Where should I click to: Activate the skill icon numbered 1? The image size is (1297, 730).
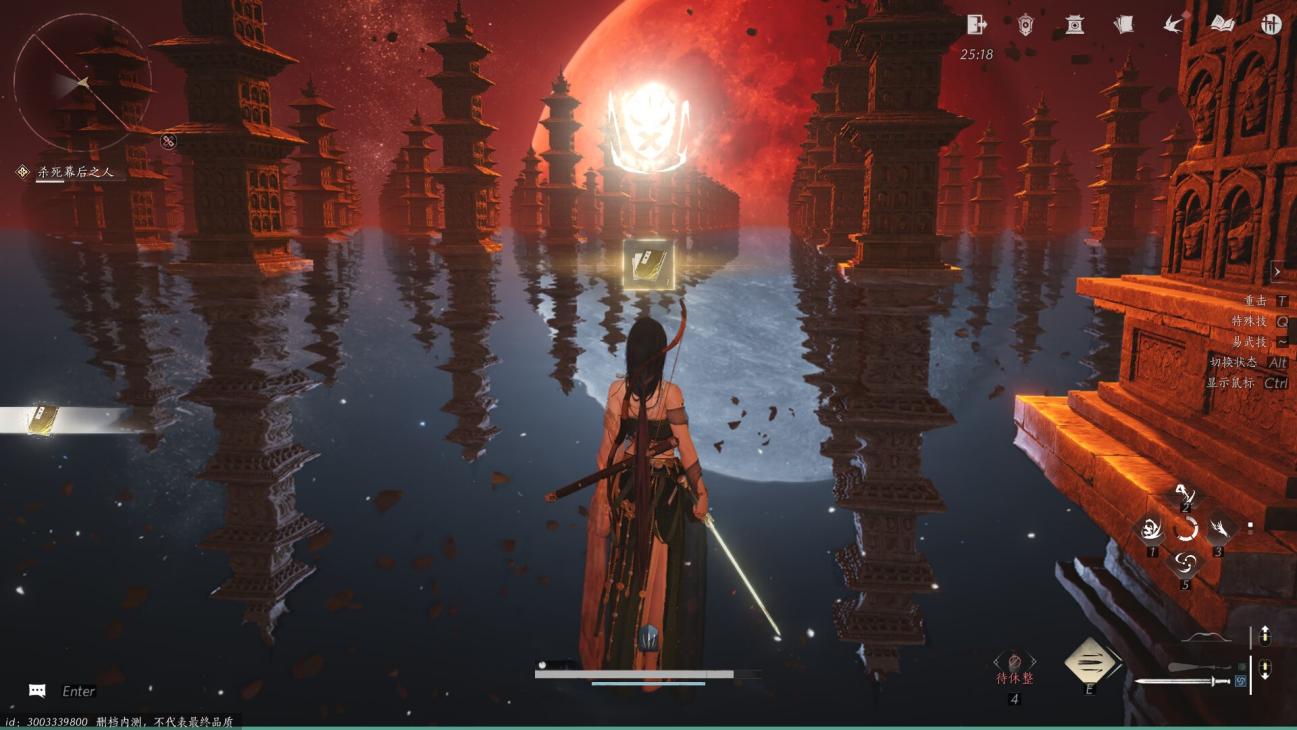point(1152,529)
